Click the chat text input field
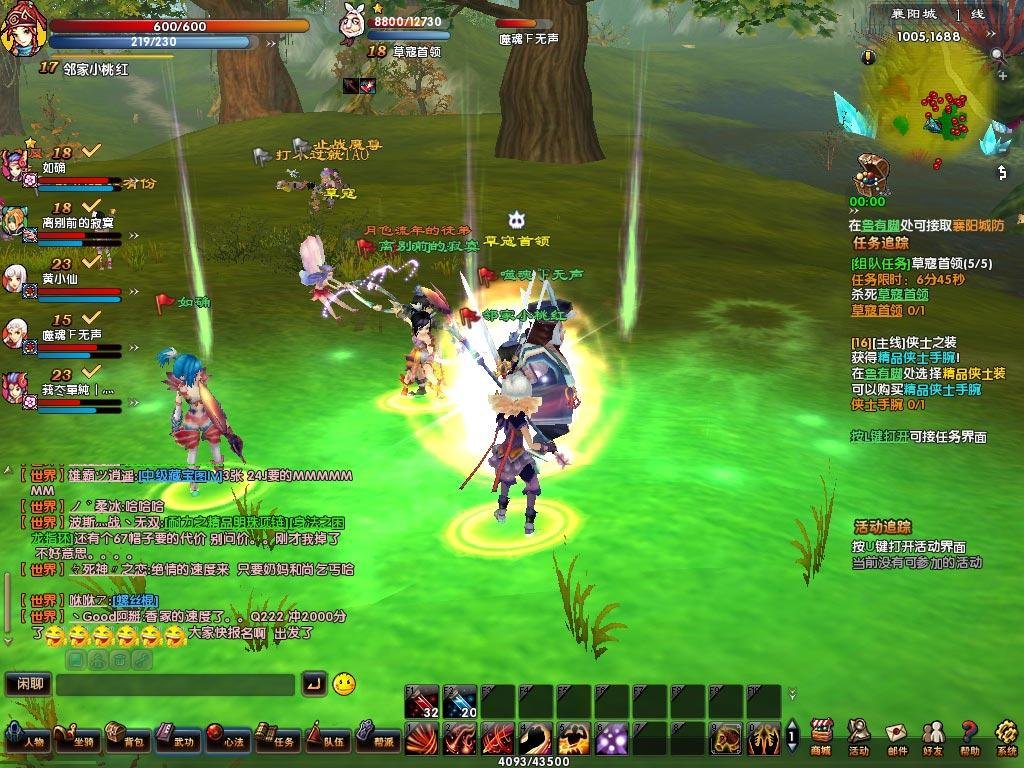Image resolution: width=1024 pixels, height=768 pixels. pyautogui.click(x=175, y=685)
